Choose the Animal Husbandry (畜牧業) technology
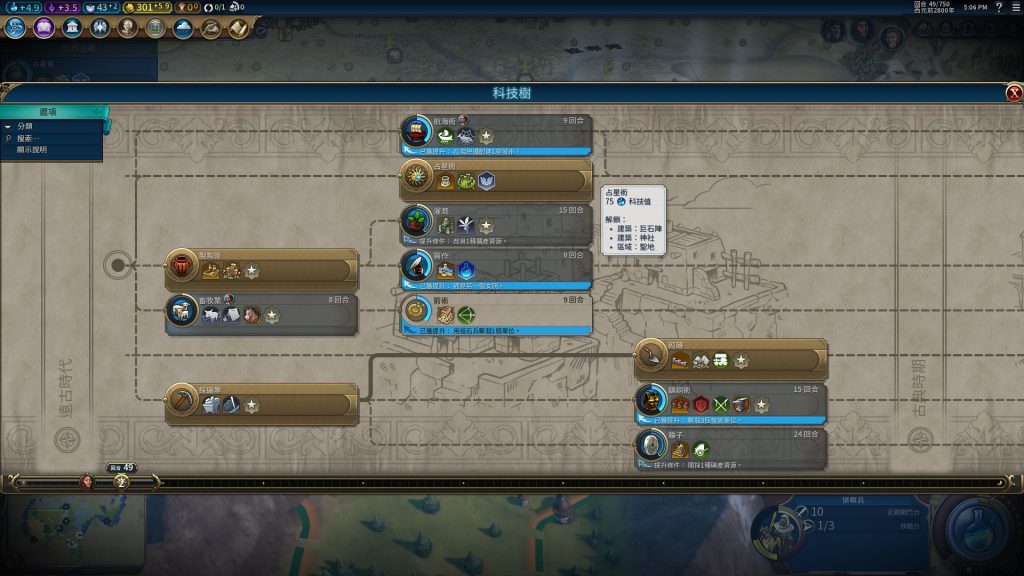Image resolution: width=1024 pixels, height=576 pixels. 262,314
